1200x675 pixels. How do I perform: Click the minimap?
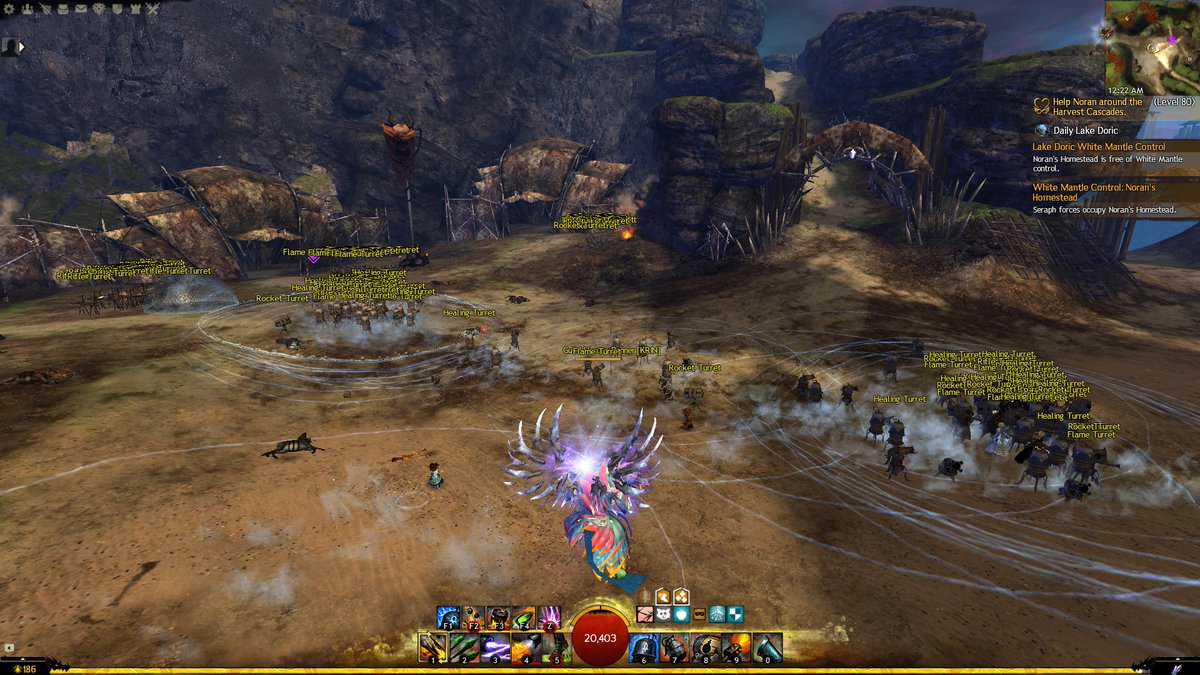tap(1151, 47)
